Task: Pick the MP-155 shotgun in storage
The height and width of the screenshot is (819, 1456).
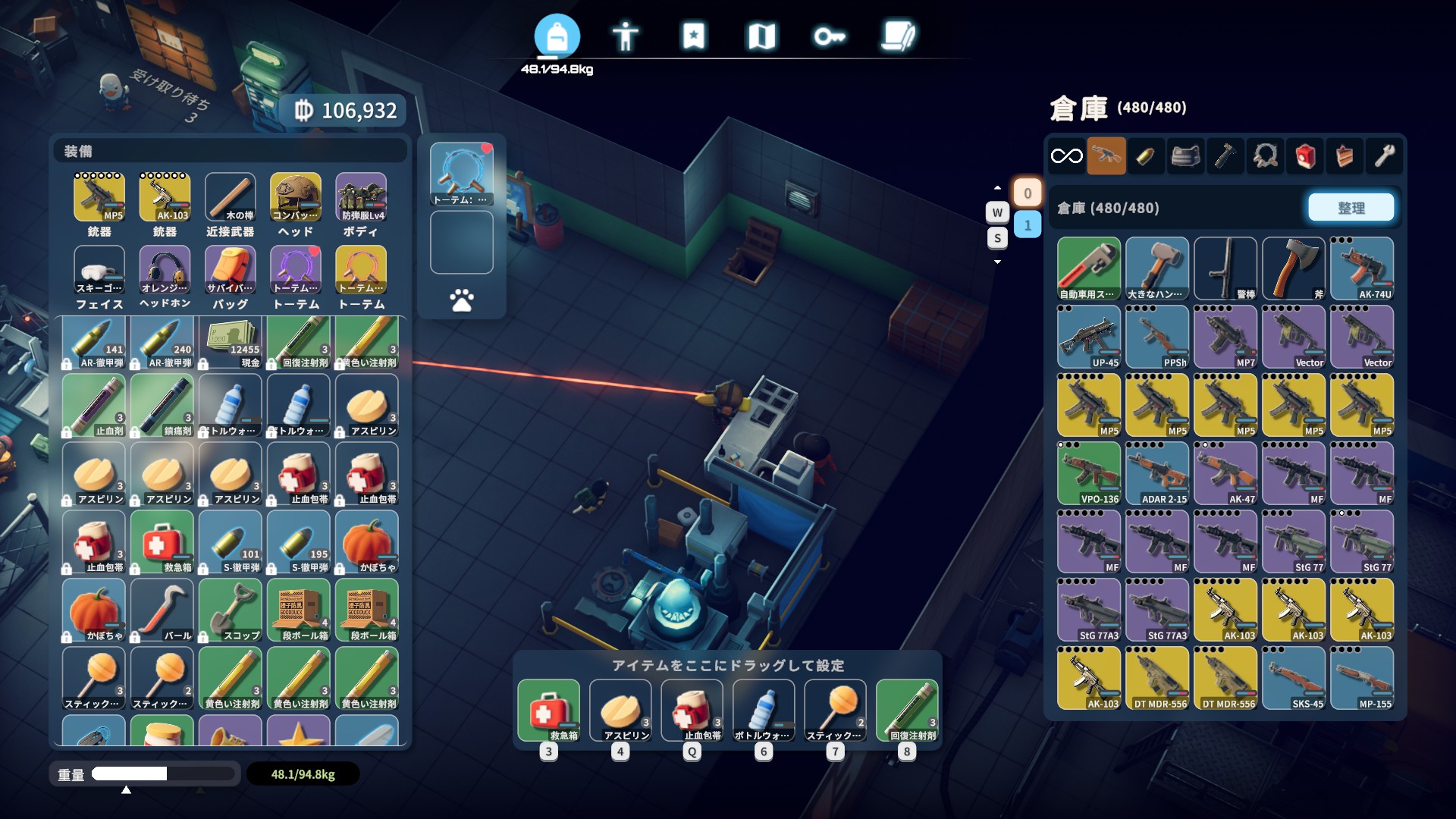Action: coord(1362,678)
